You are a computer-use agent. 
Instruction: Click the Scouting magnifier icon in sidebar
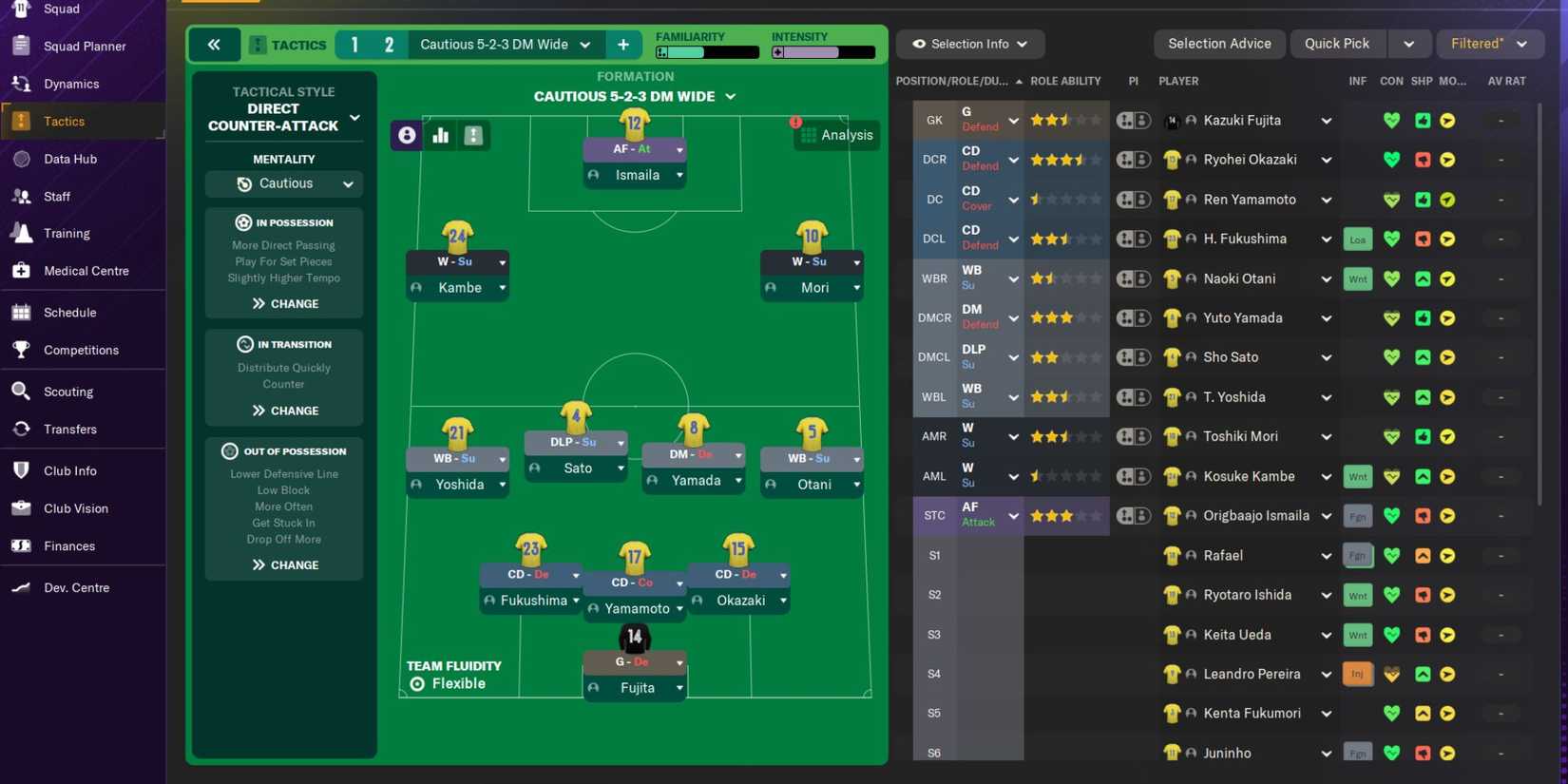click(21, 392)
